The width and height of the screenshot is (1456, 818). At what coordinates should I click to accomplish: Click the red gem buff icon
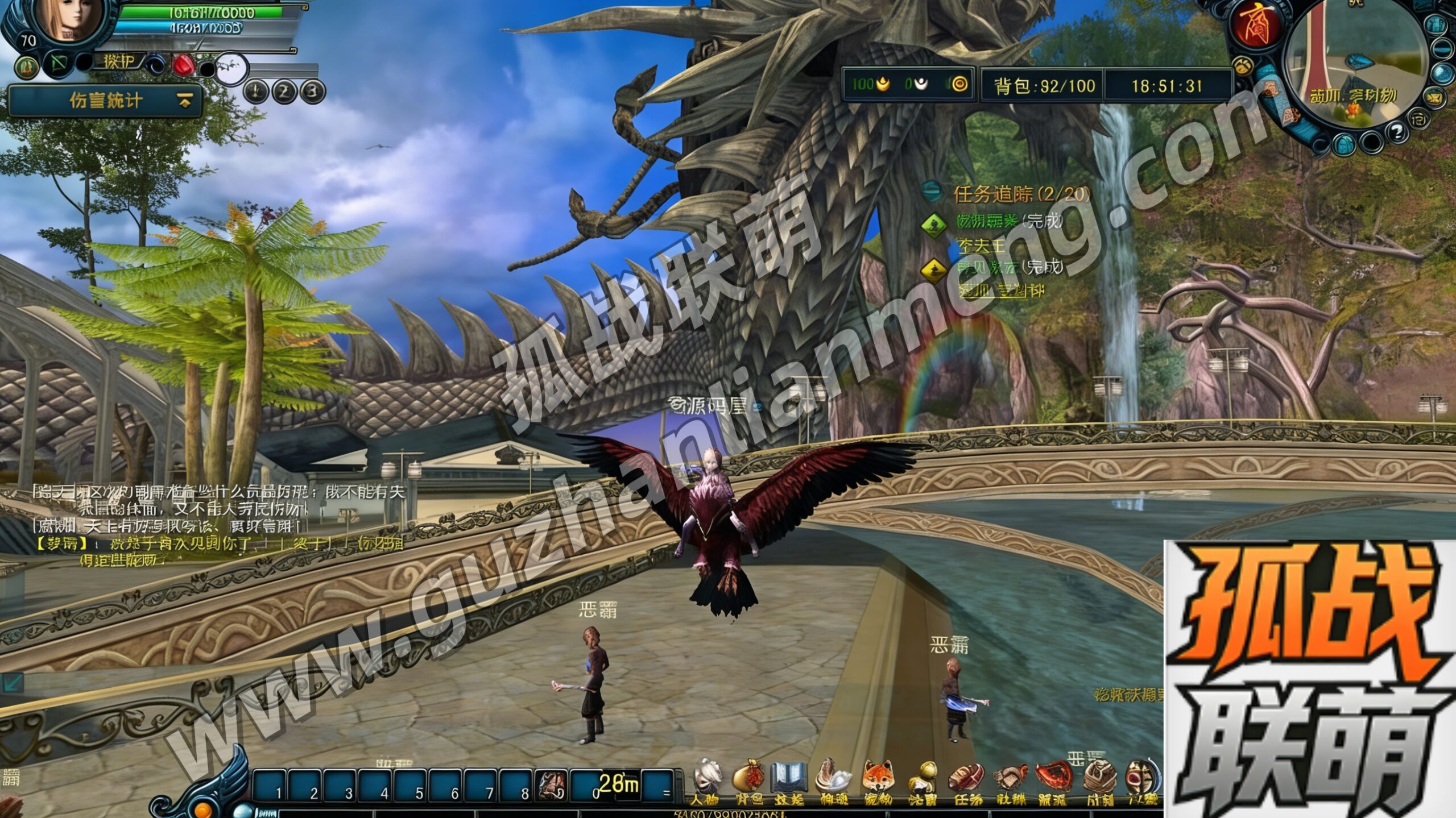coord(183,65)
